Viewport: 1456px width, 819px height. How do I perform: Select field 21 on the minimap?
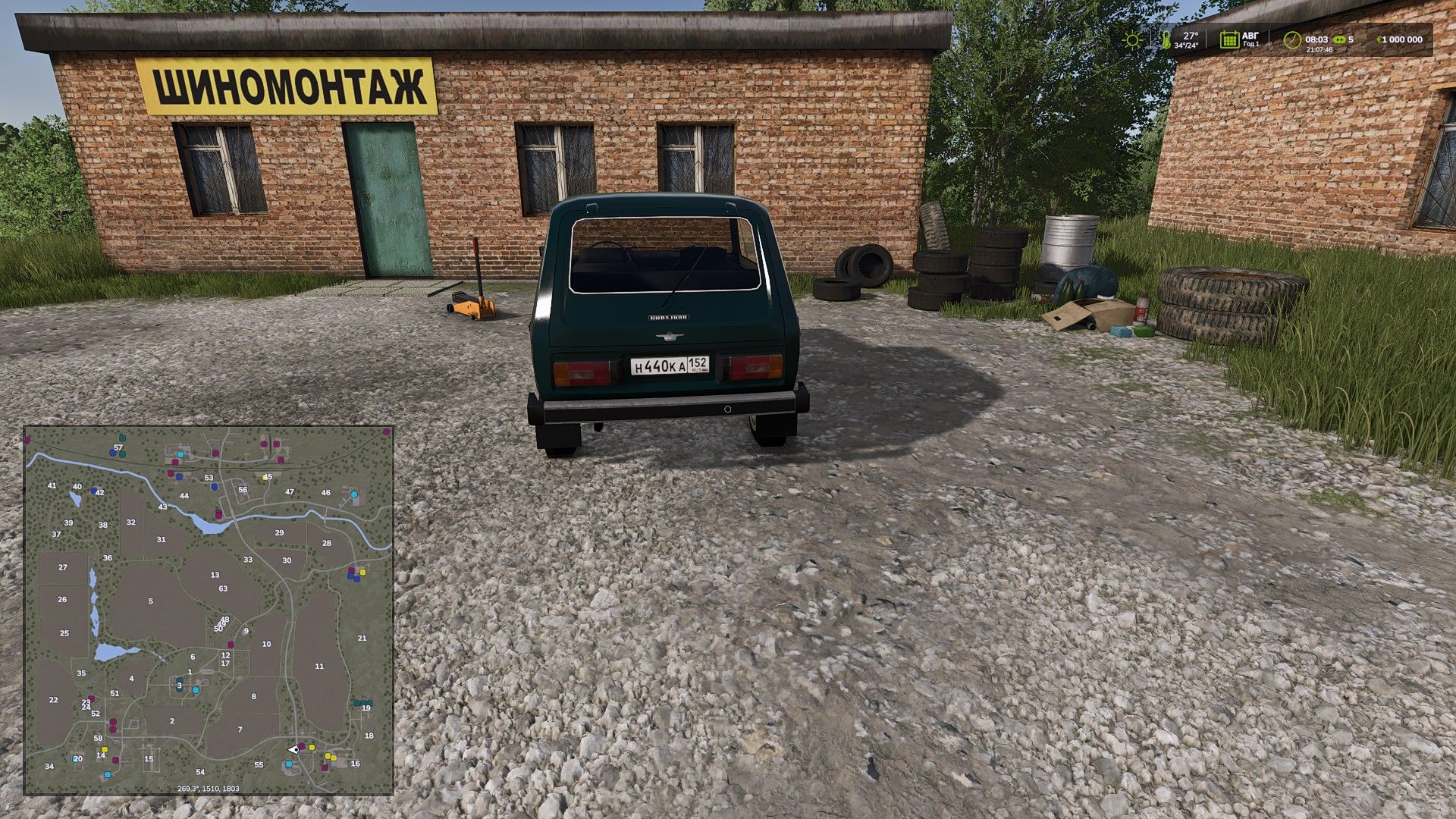click(362, 639)
